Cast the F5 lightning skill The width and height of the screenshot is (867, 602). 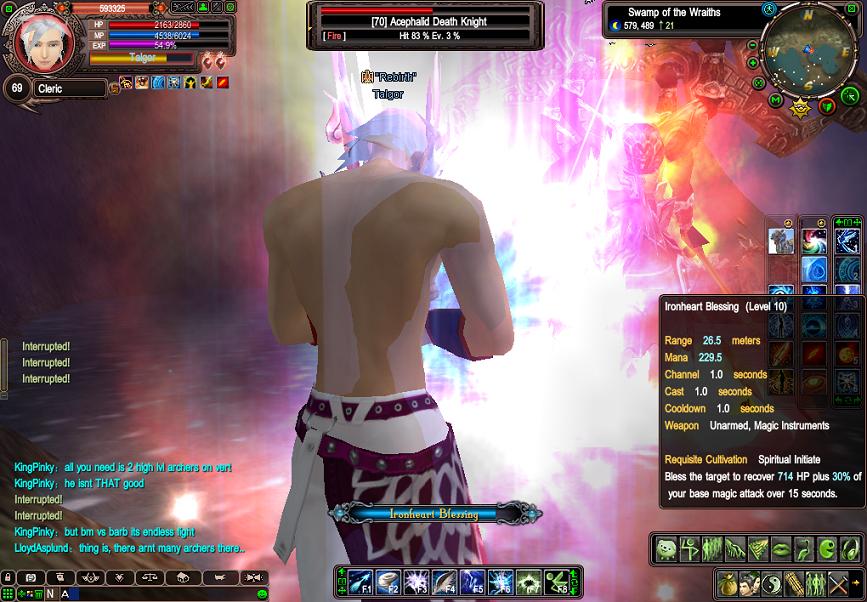point(471,581)
